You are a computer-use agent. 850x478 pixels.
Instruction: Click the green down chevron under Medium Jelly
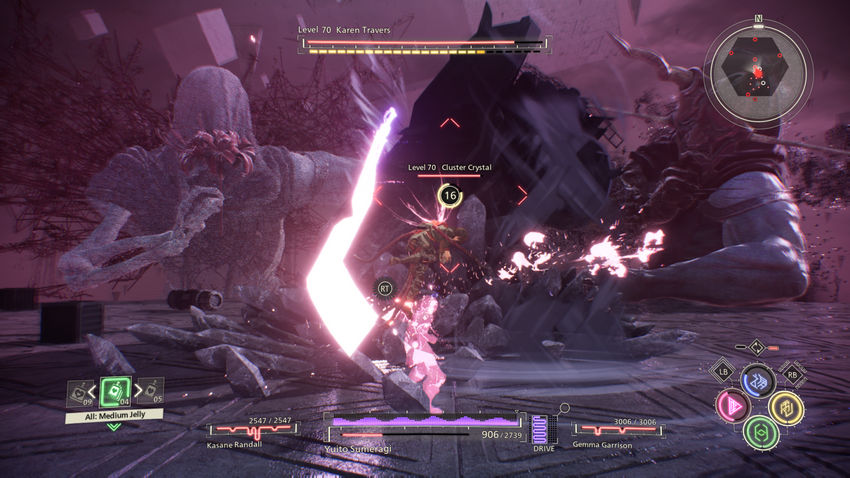pos(114,427)
